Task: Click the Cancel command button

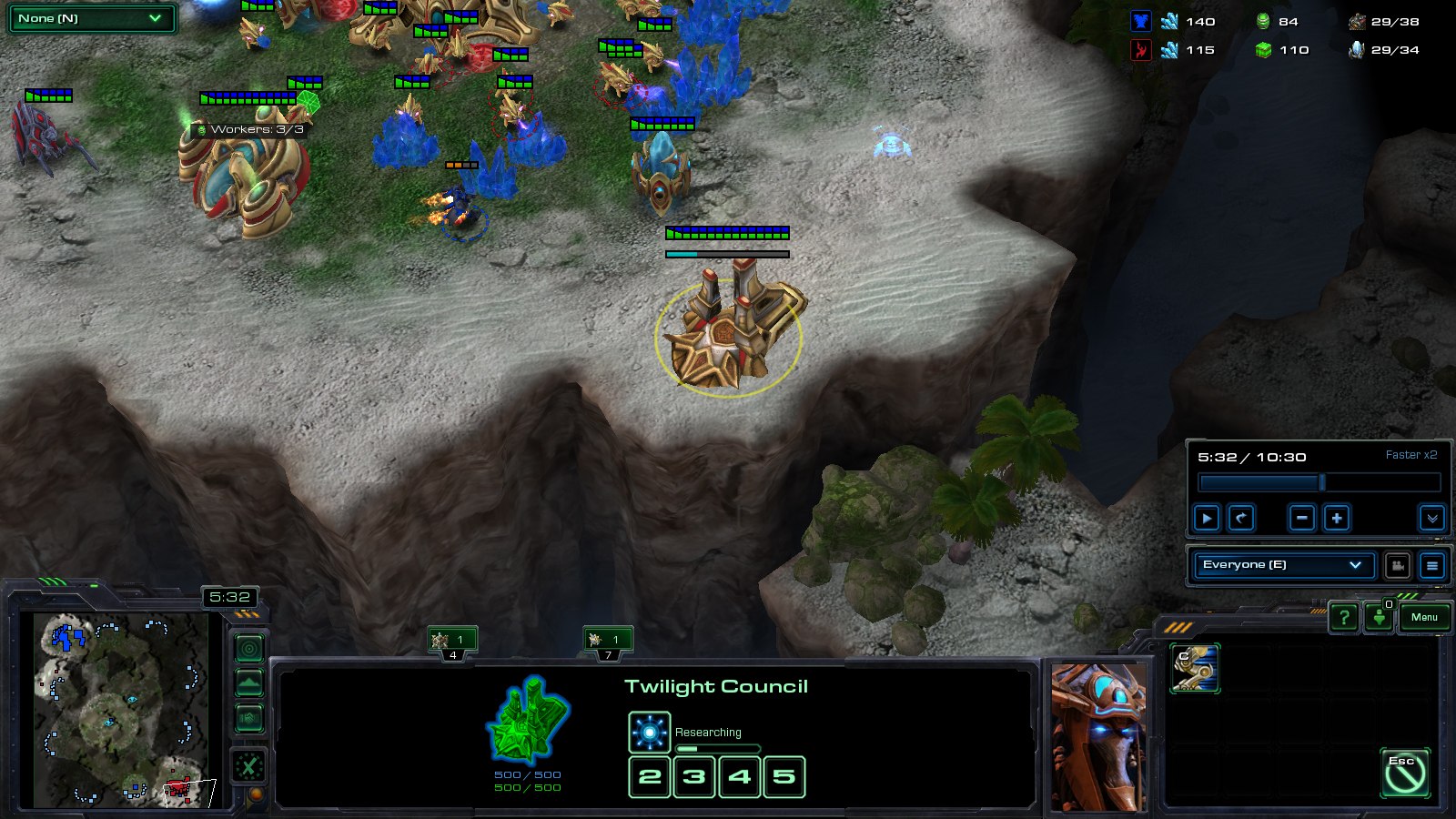Action: tap(1405, 773)
